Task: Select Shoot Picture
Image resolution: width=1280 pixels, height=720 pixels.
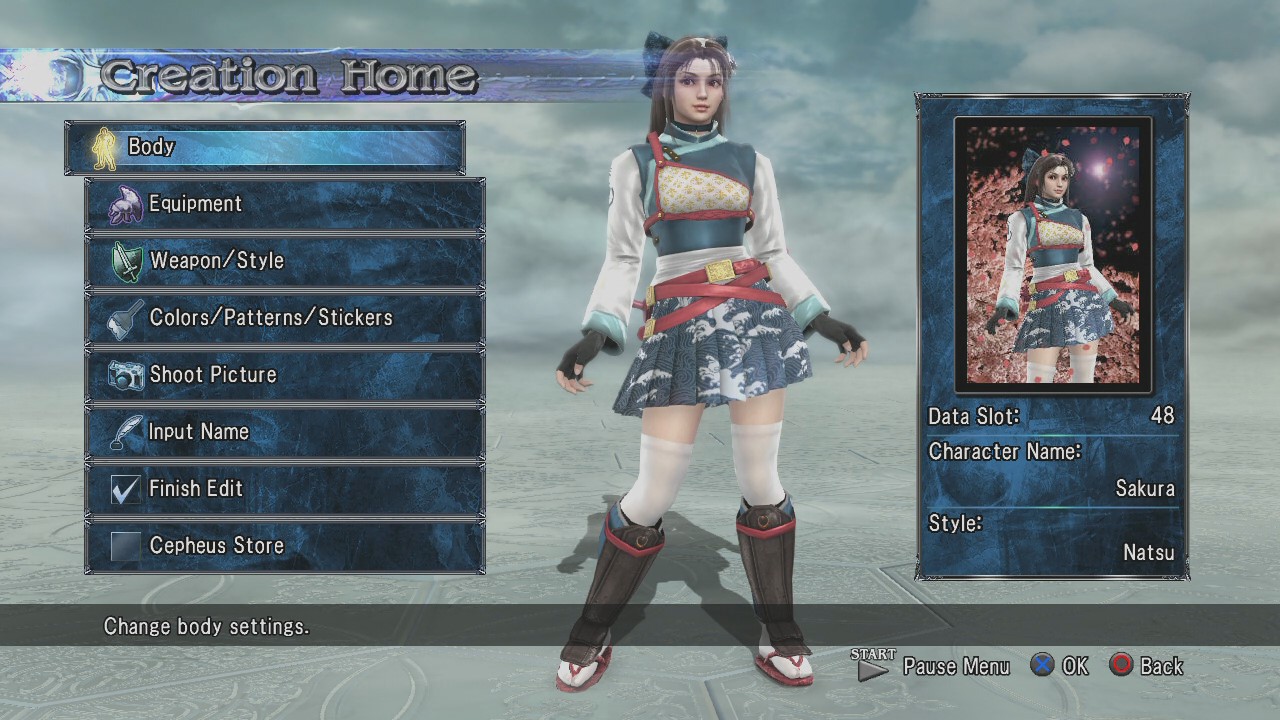Action: pyautogui.click(x=285, y=375)
